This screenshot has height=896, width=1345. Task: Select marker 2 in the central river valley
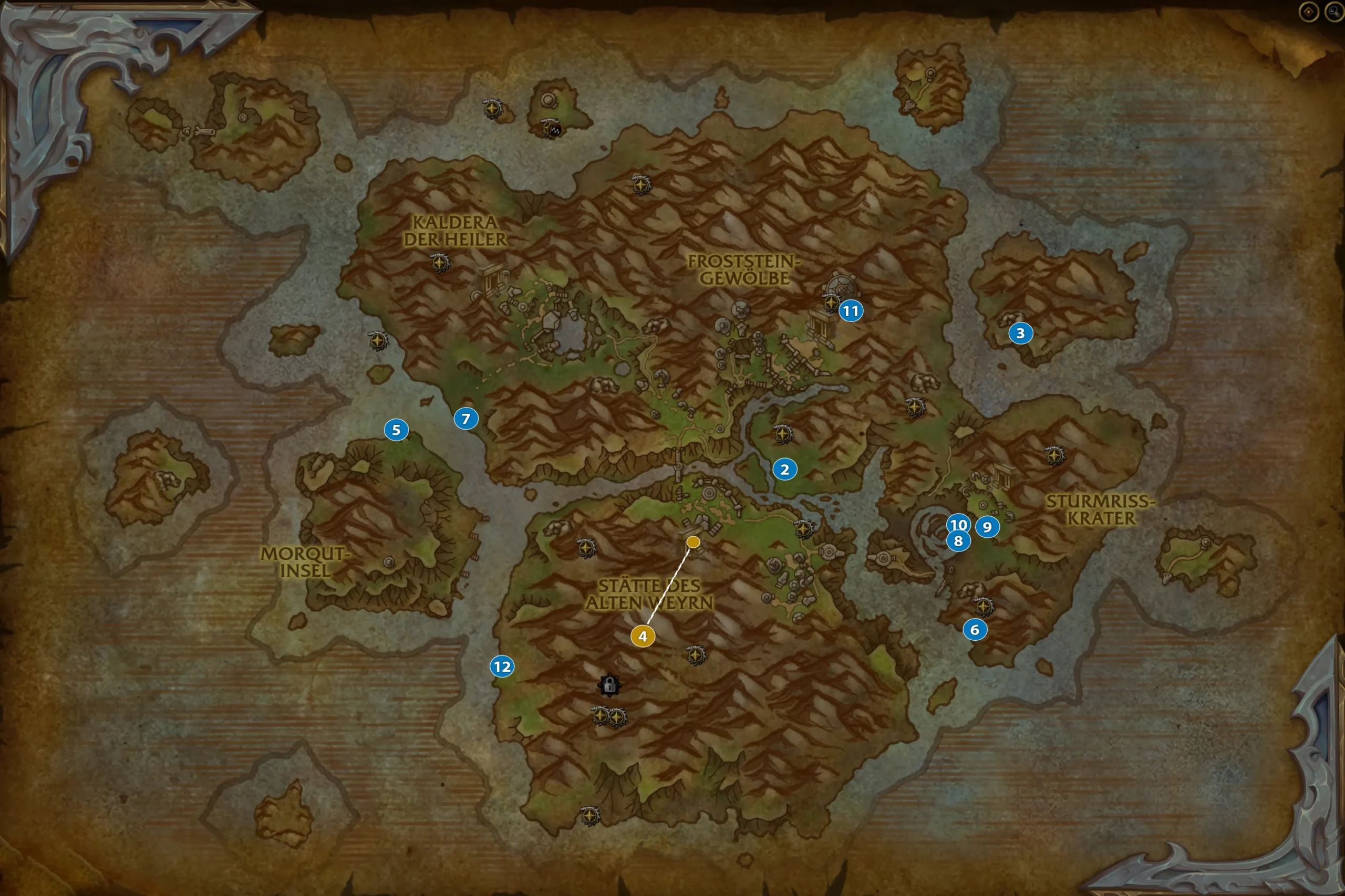(785, 470)
